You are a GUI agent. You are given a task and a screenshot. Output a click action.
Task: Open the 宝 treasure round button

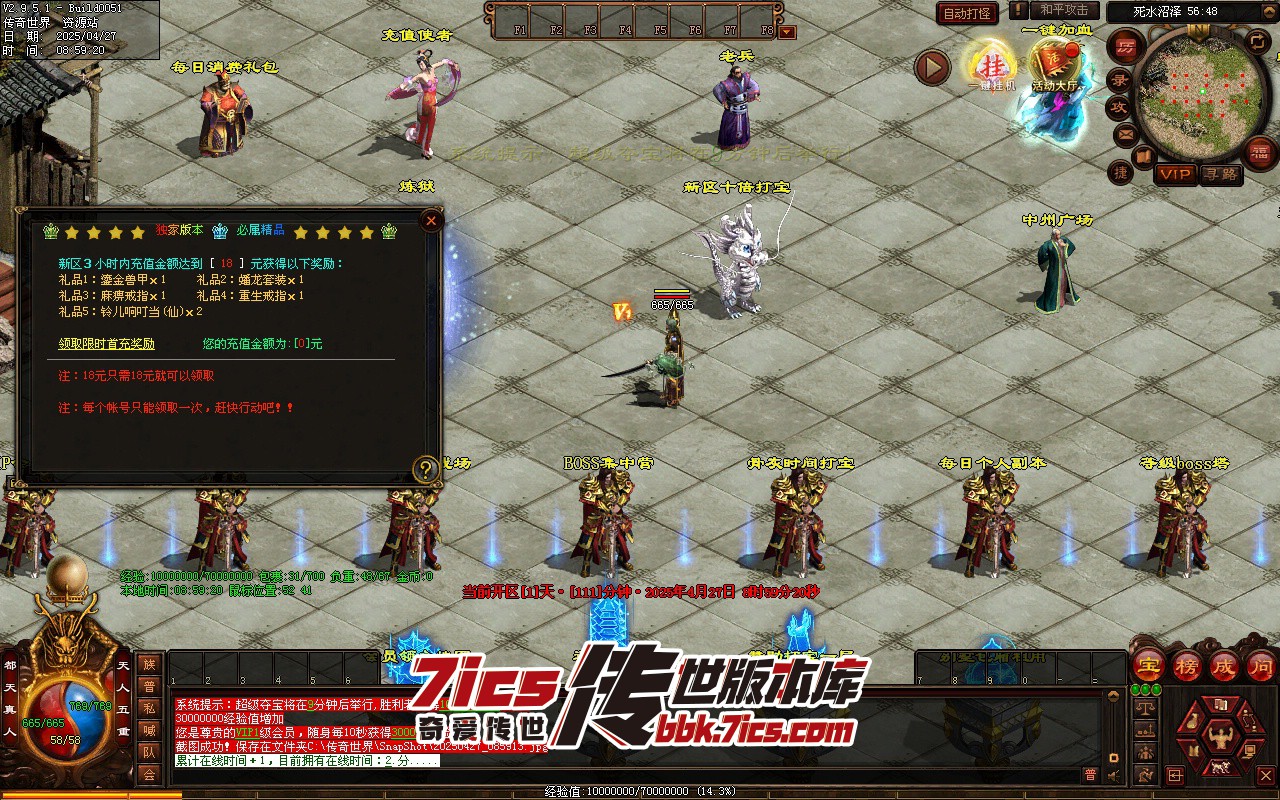[x=1148, y=666]
